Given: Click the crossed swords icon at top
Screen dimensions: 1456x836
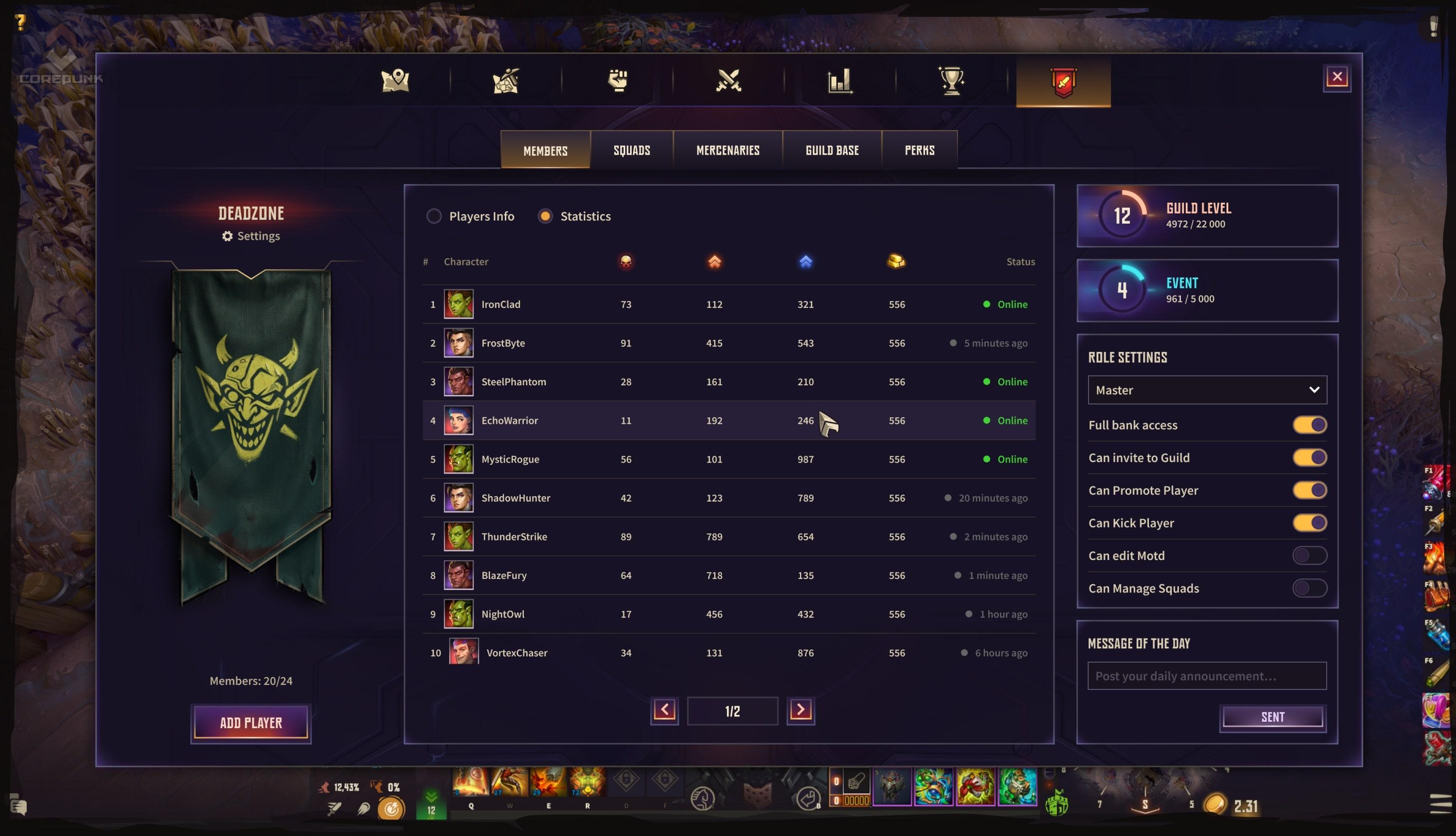Looking at the screenshot, I should point(728,81).
